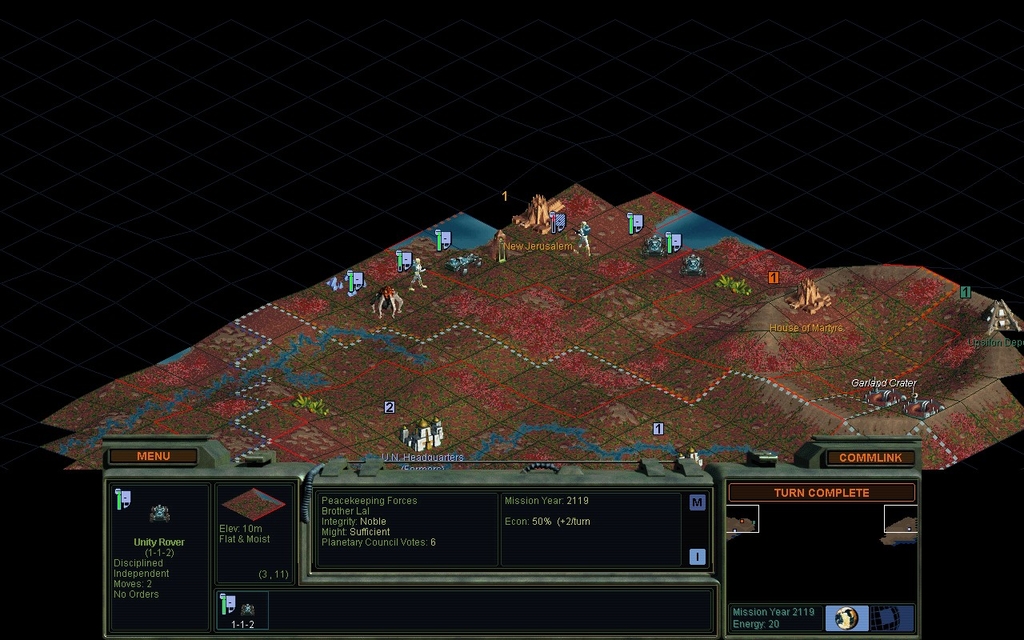Screen dimensions: 1024x640
Task: End the turn with TURN COMPLETE
Action: (x=821, y=493)
